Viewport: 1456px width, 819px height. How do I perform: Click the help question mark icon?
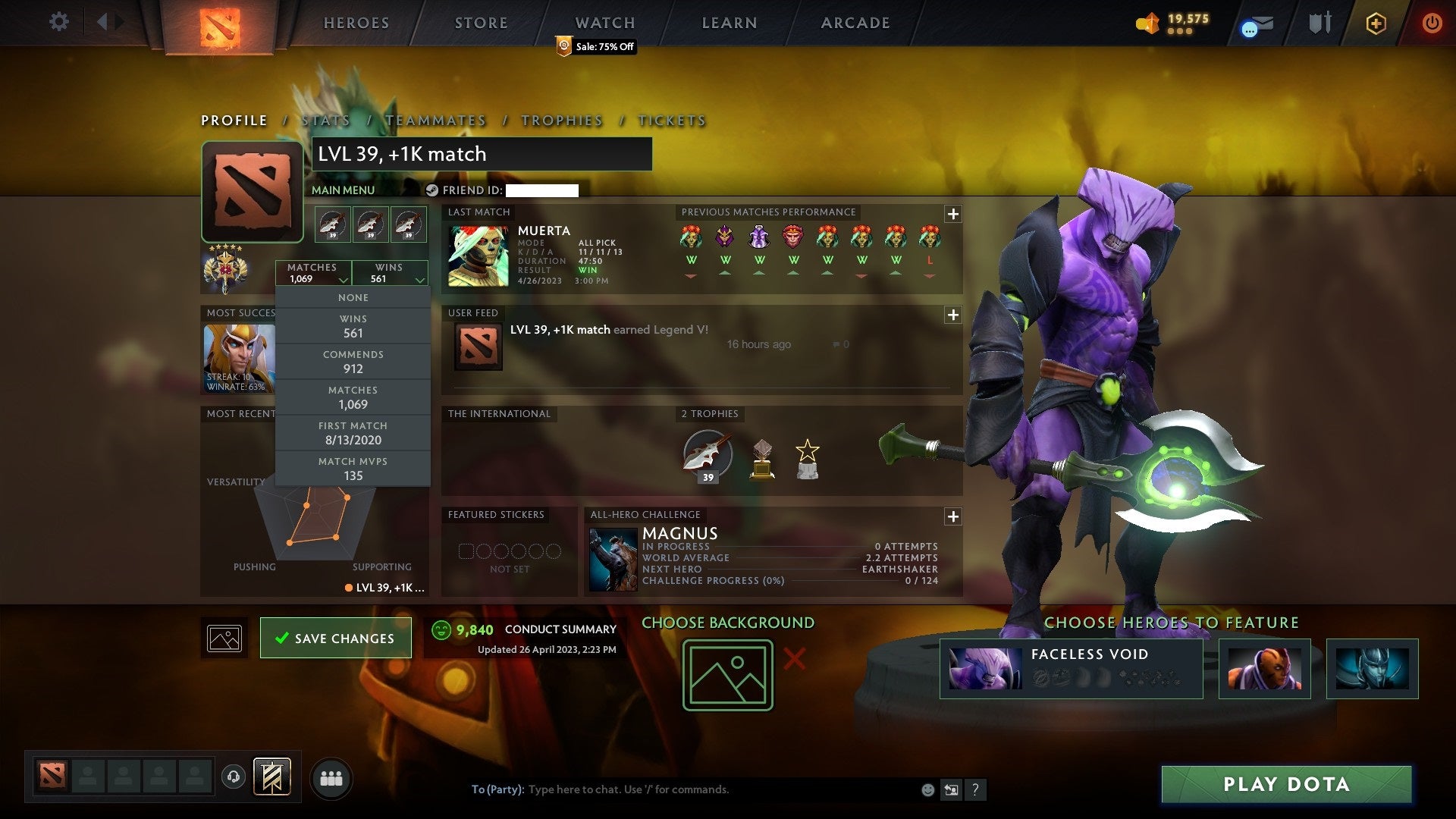pyautogui.click(x=976, y=789)
